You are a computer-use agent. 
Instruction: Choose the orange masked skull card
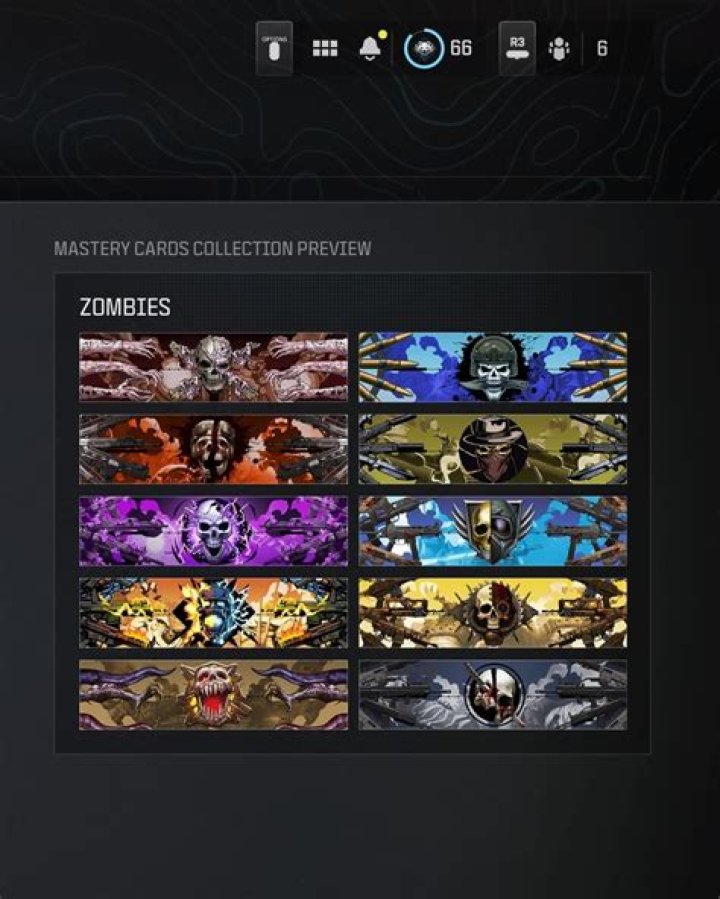(x=214, y=449)
